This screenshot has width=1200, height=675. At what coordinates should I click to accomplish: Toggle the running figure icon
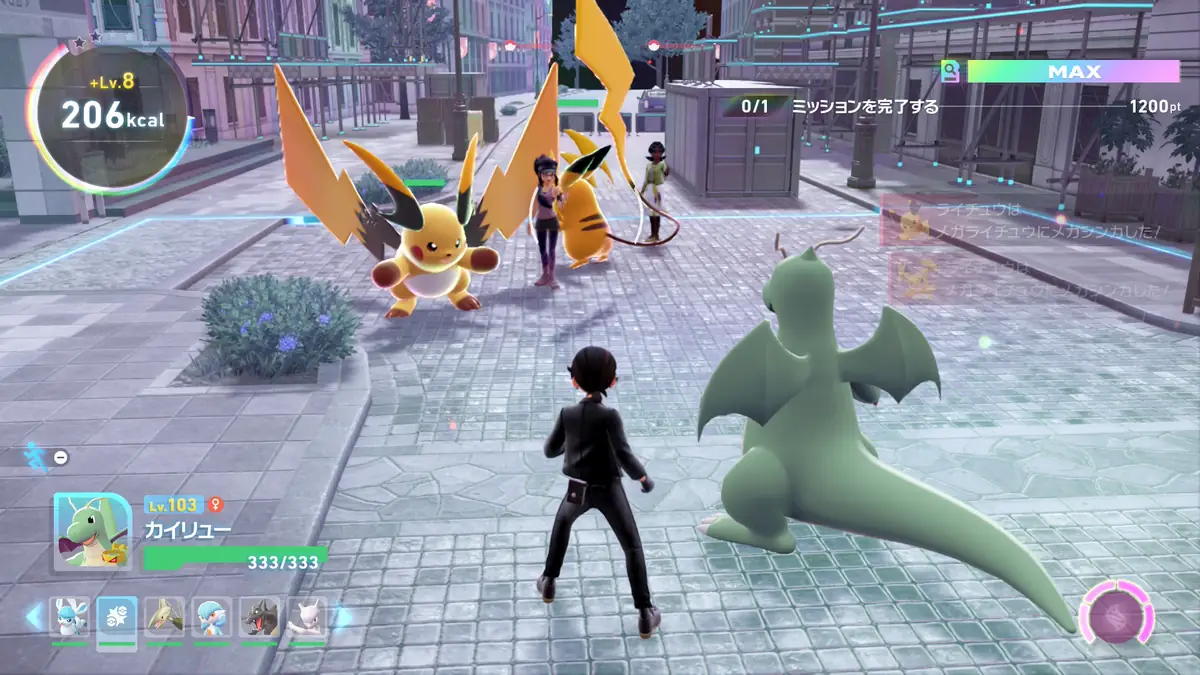37,456
